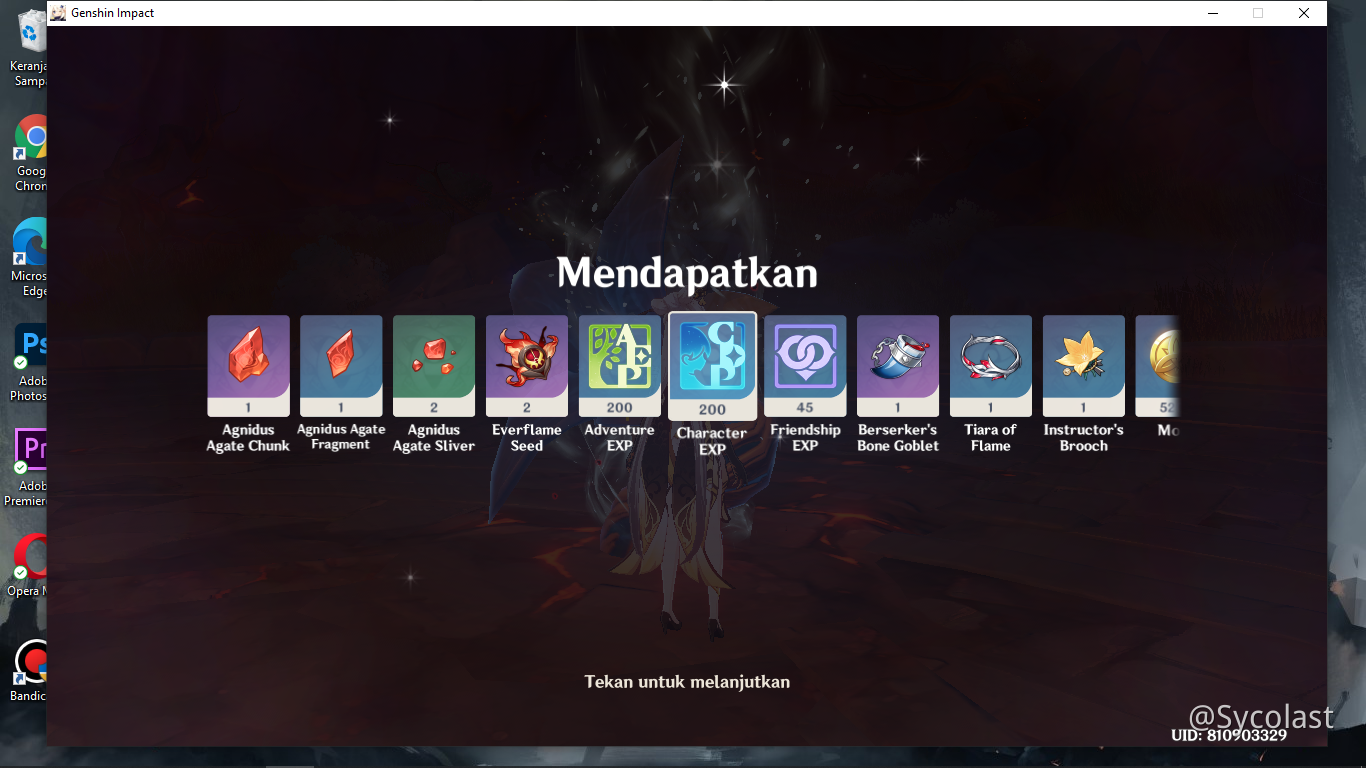Select the Adventure EXP reward card
1366x768 pixels.
619,365
